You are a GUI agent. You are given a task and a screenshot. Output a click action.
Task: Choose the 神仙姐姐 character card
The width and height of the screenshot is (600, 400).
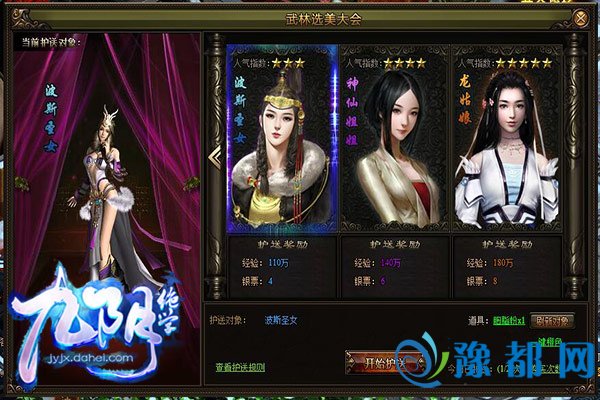(395, 140)
